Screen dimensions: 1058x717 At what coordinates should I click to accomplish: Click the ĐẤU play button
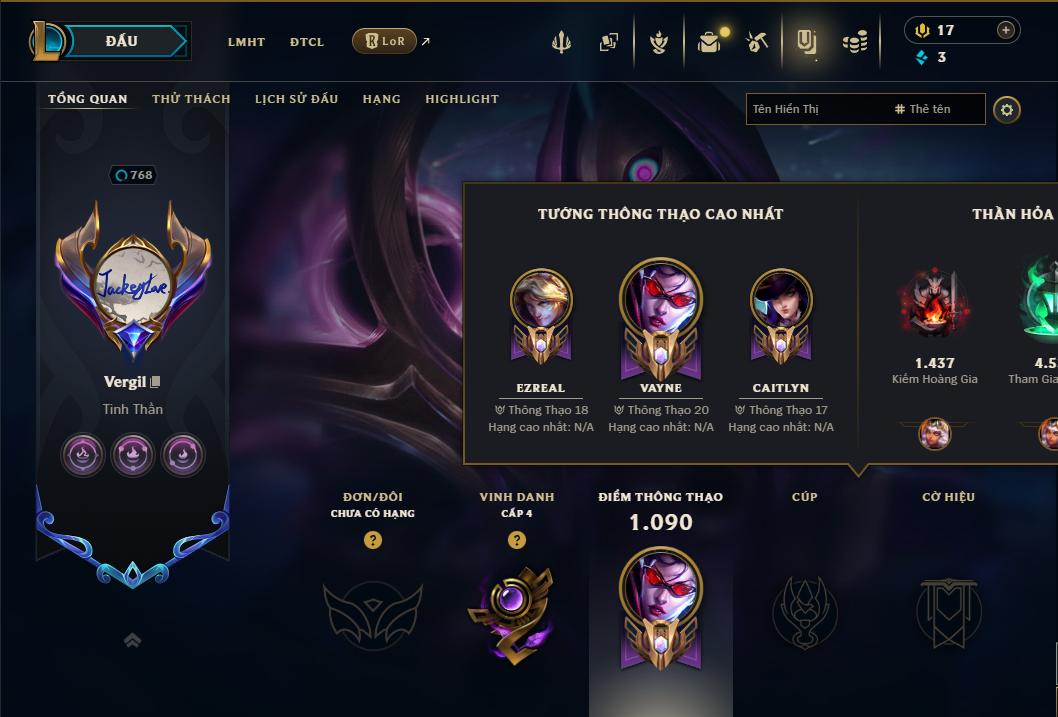(x=121, y=41)
